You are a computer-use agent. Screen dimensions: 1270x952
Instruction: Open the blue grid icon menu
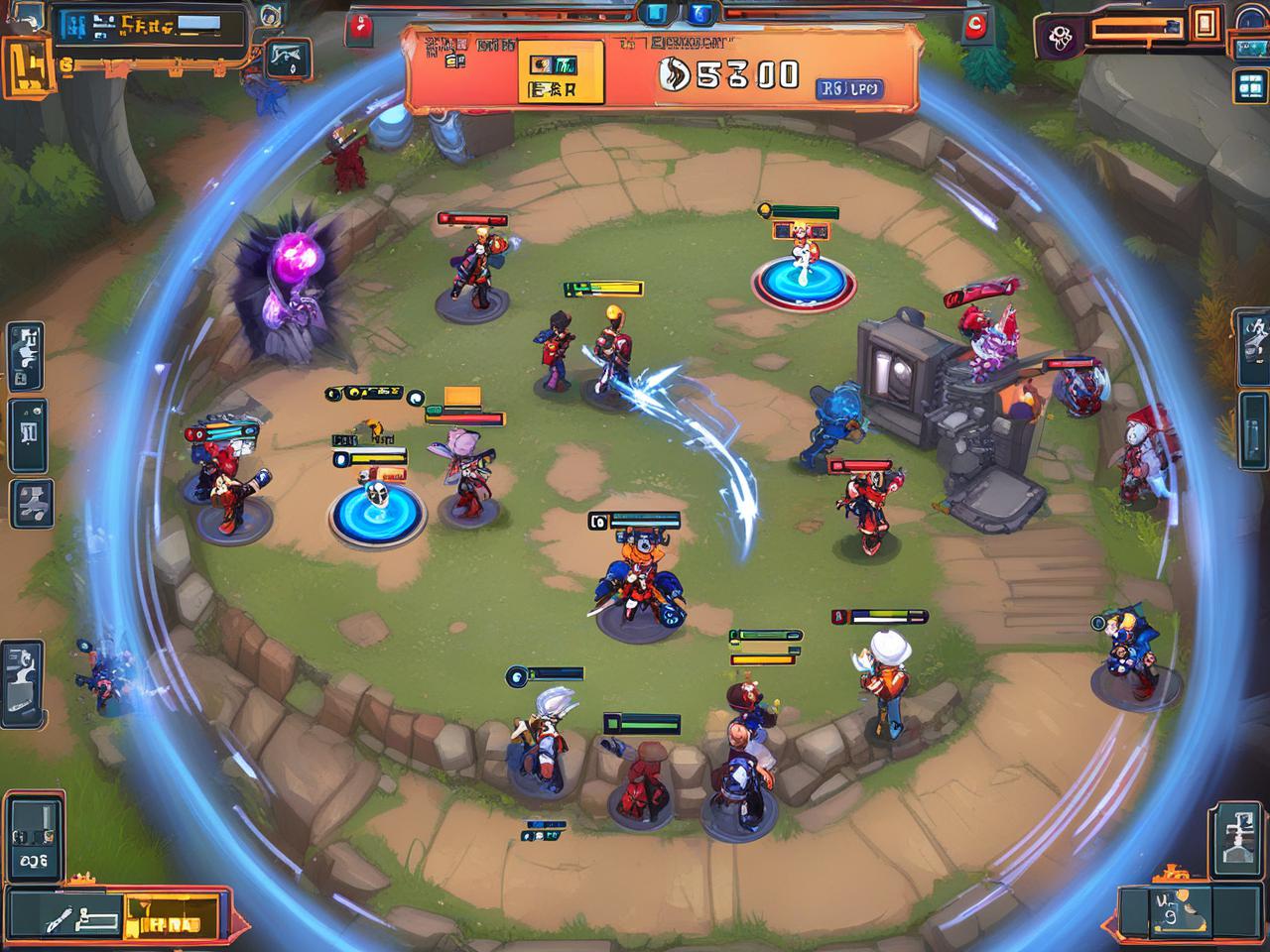pos(1248,86)
